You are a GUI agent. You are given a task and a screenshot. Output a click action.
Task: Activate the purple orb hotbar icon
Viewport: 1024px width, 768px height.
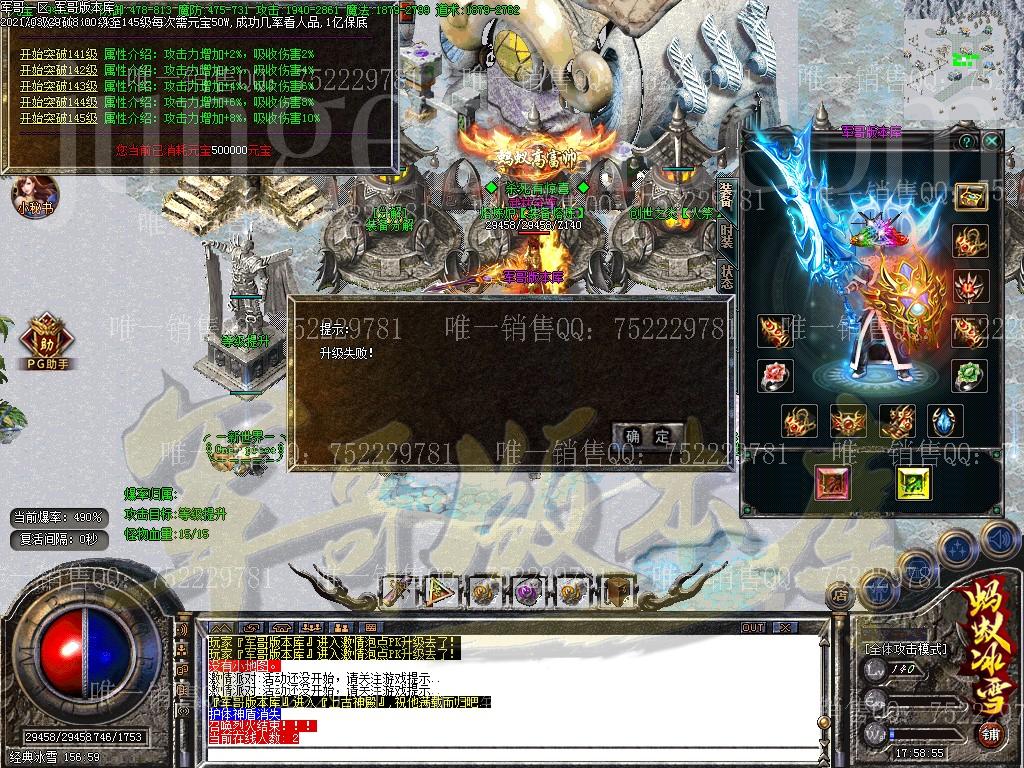pyautogui.click(x=528, y=591)
